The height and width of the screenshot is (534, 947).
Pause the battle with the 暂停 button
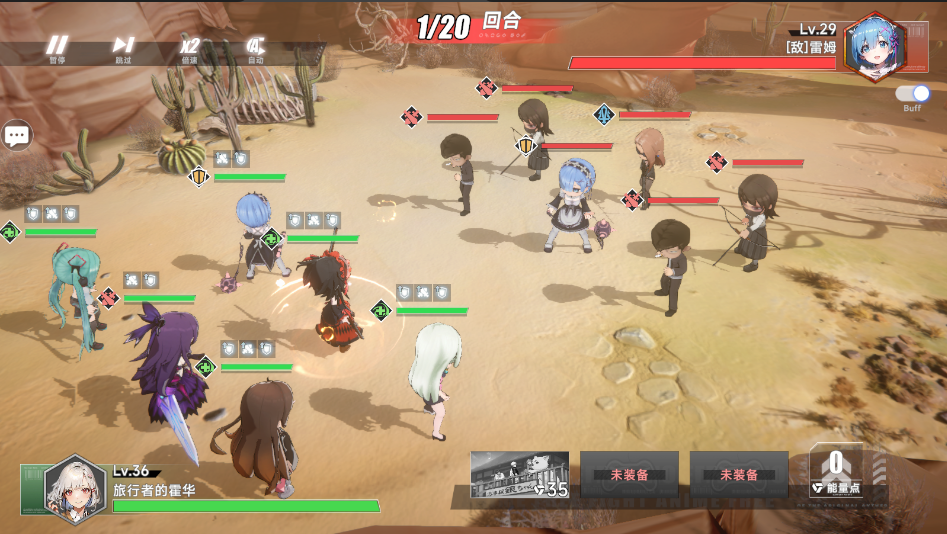click(x=58, y=47)
